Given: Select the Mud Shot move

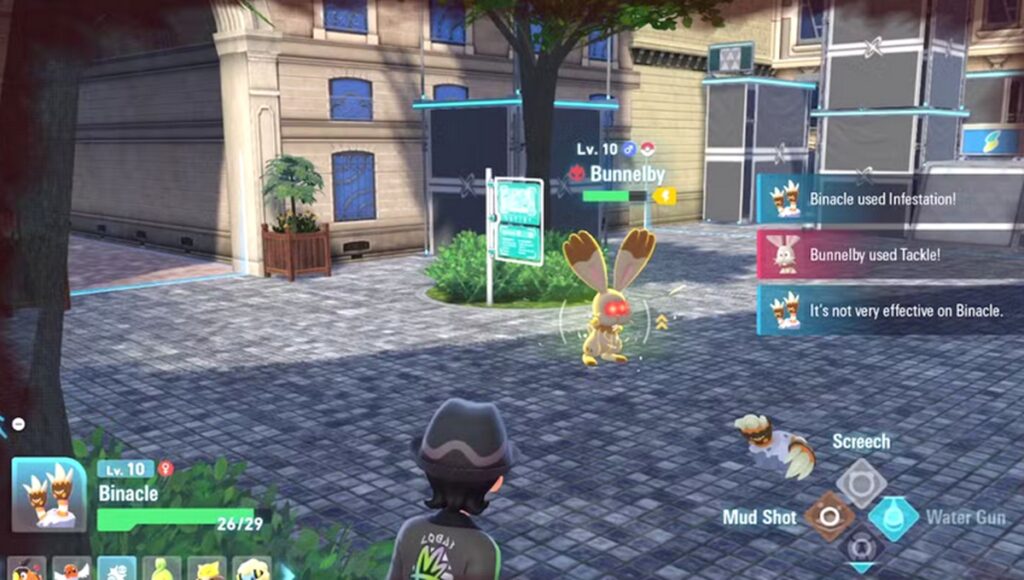Looking at the screenshot, I should point(829,517).
